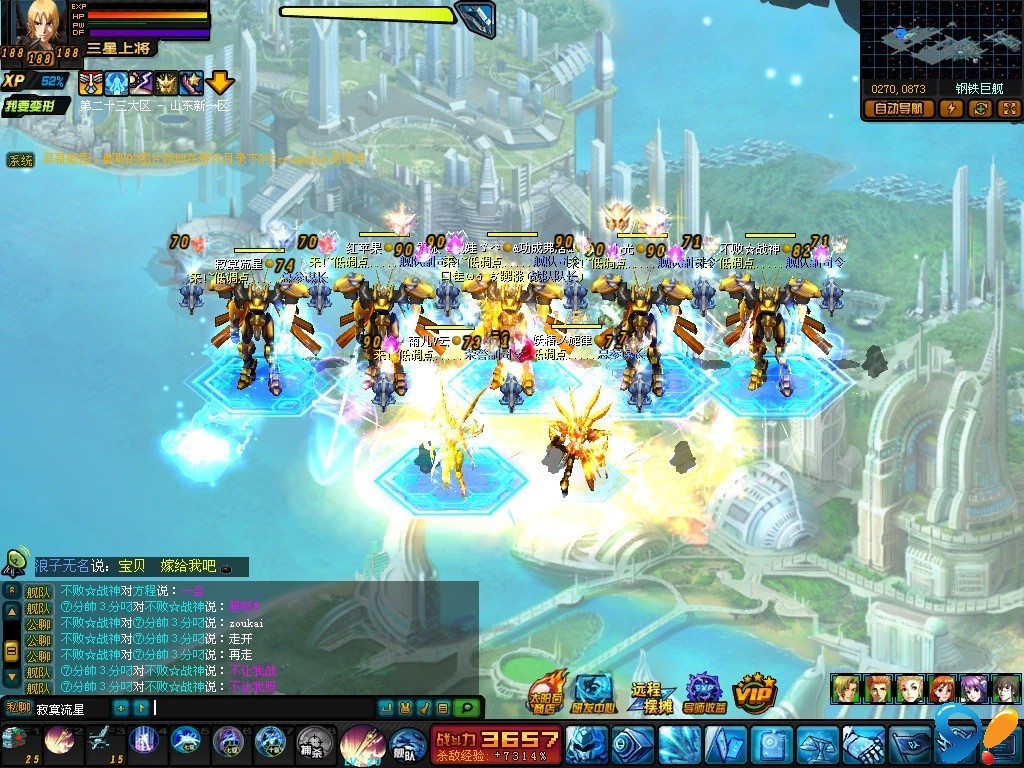Open the VIP menu
Viewport: 1024px width, 768px height.
tap(755, 692)
